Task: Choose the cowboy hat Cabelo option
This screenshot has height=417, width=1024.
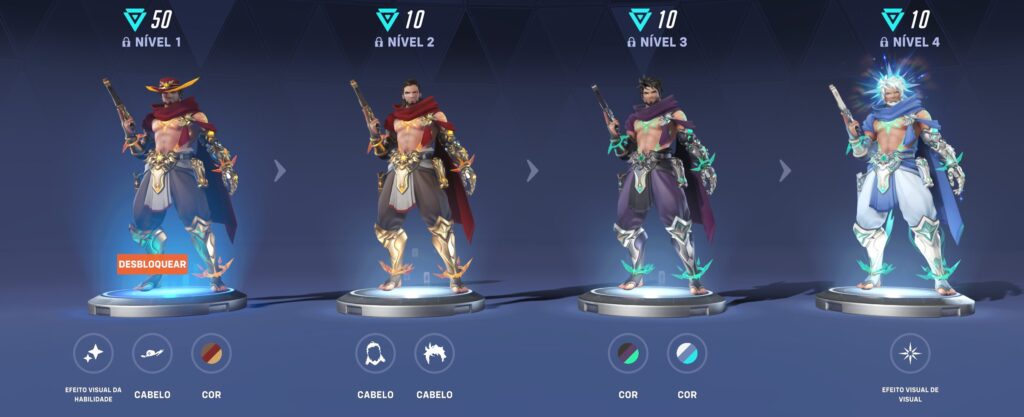Action: (x=152, y=353)
